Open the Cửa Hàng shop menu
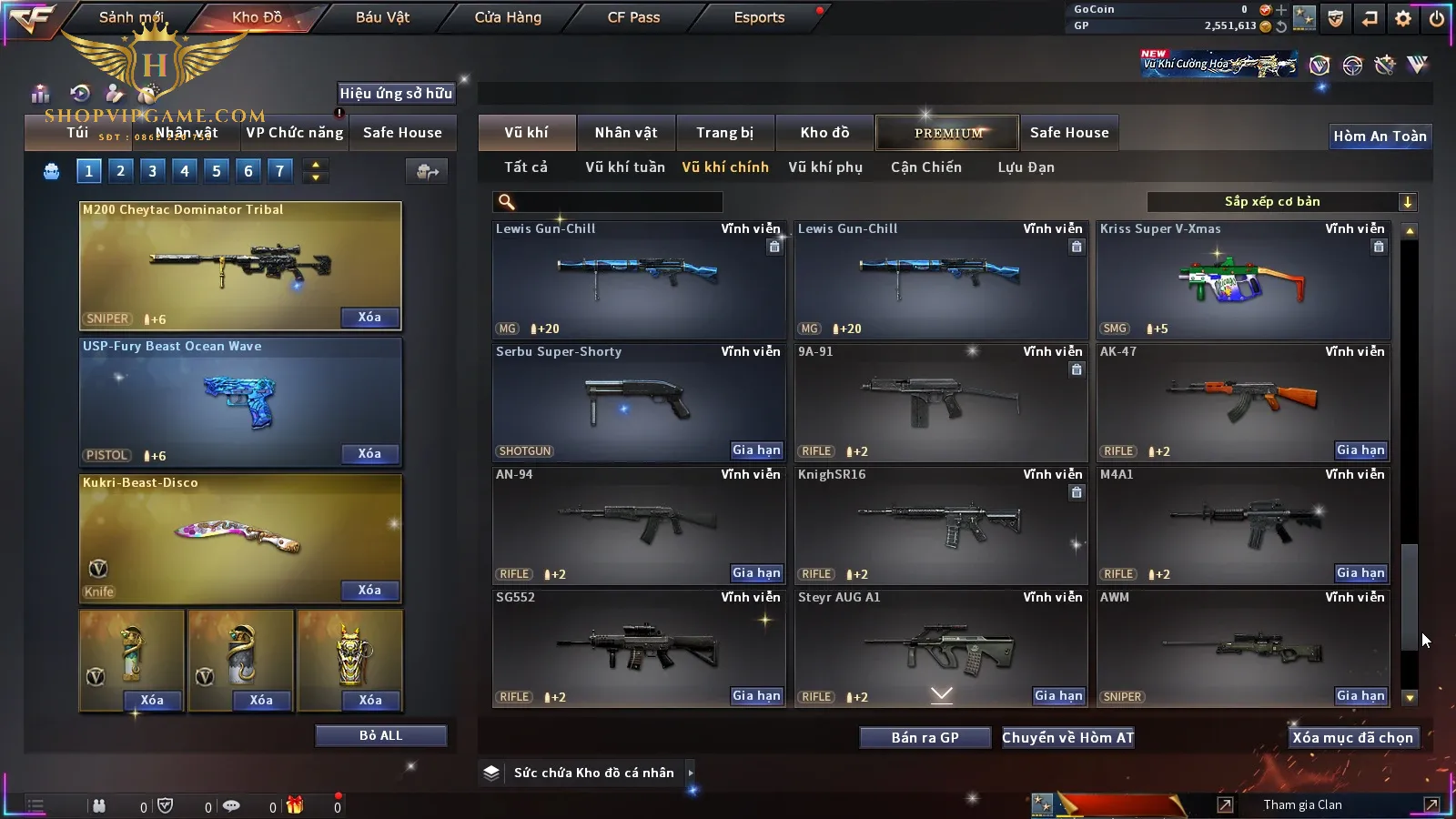Viewport: 1456px width, 819px height. 508,17
